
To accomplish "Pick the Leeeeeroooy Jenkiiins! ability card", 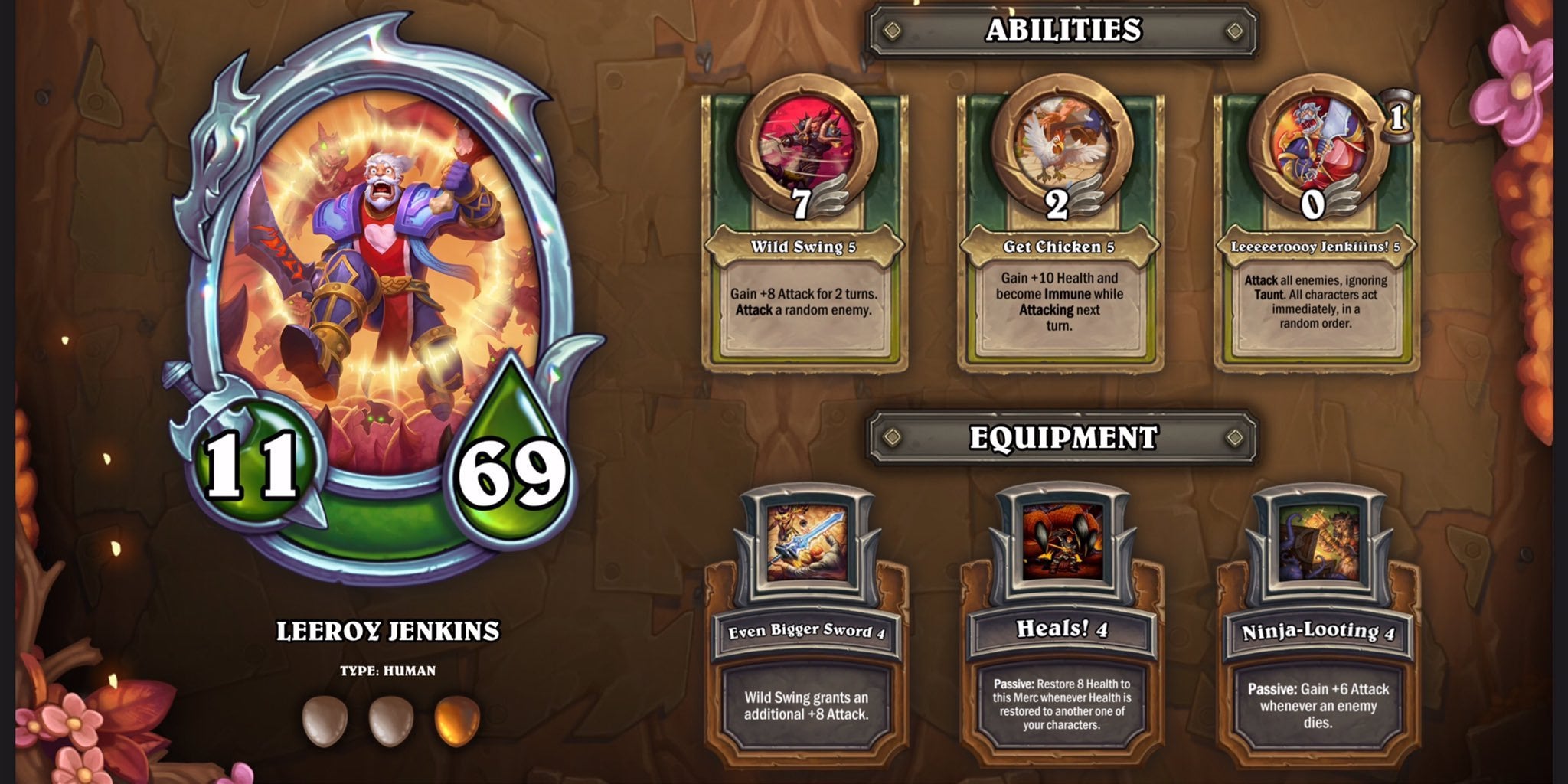I will coord(1315,230).
